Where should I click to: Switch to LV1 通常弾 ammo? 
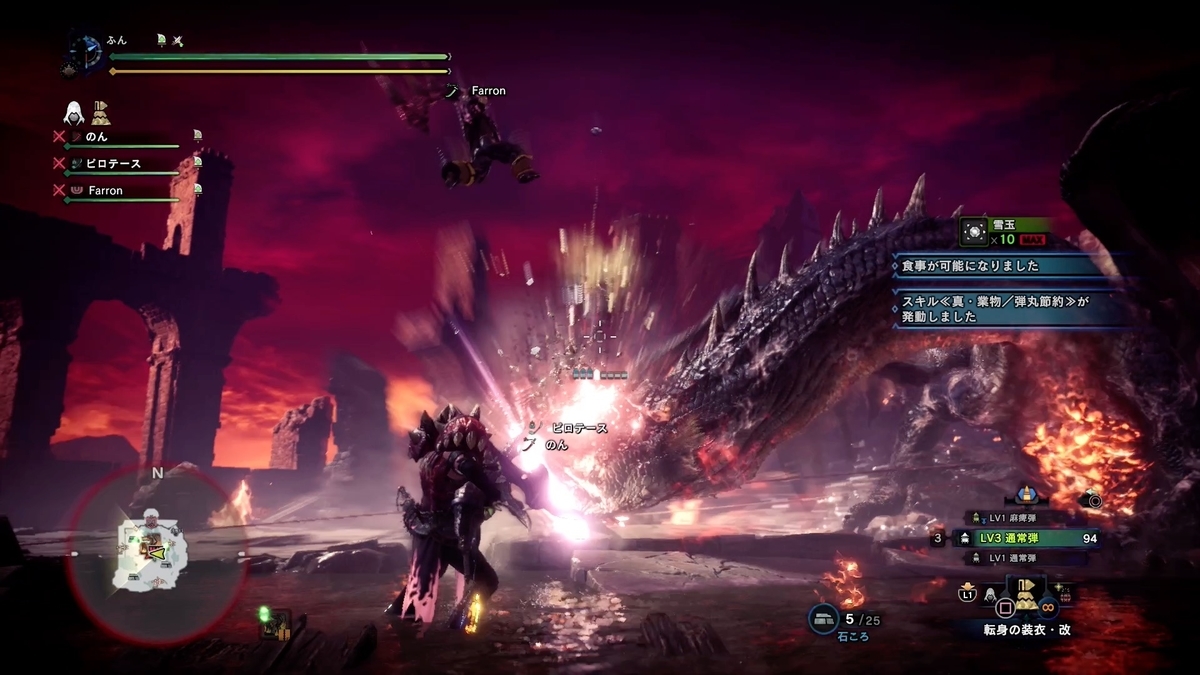pos(1010,556)
